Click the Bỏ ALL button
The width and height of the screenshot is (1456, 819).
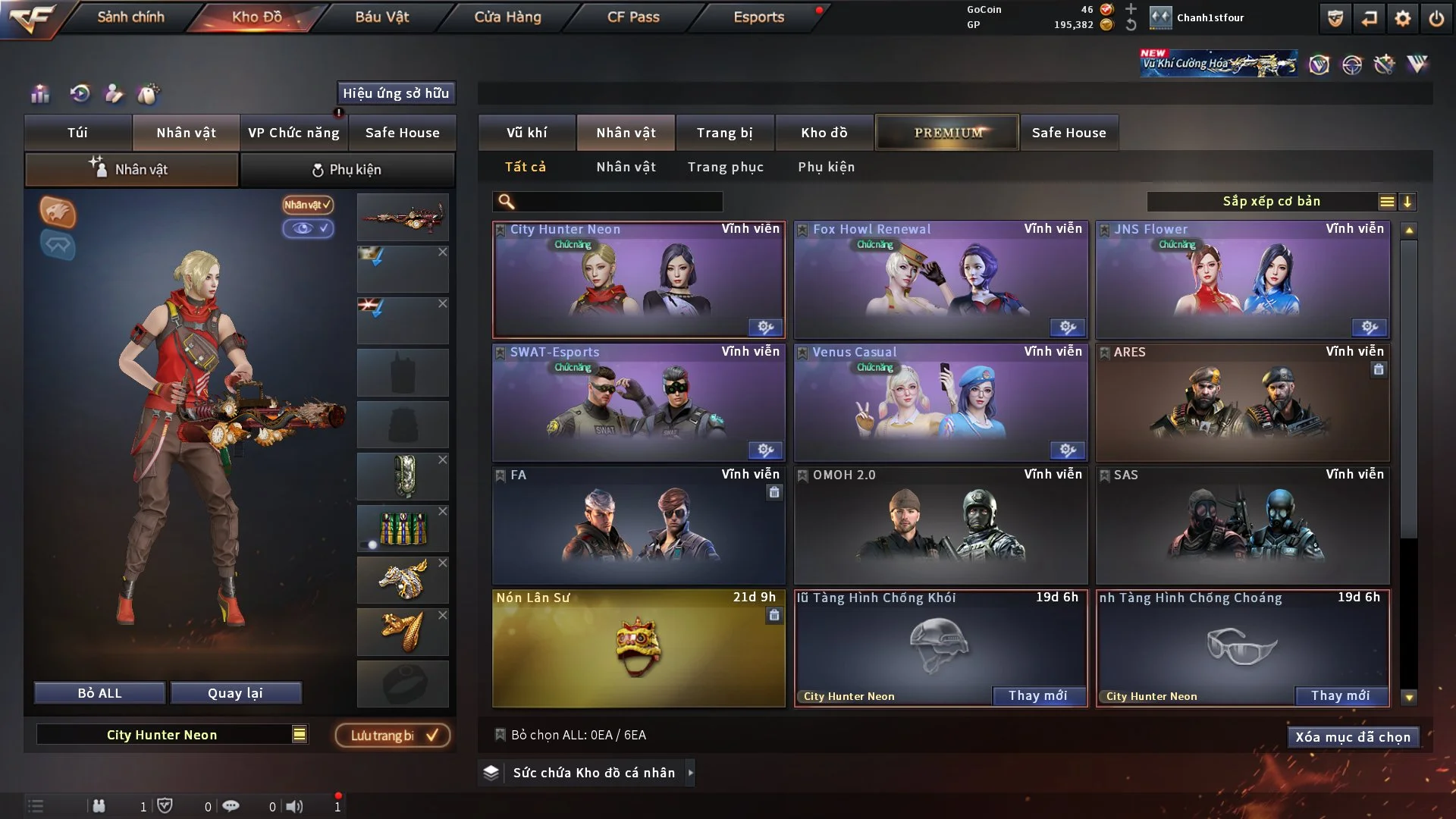tap(99, 693)
